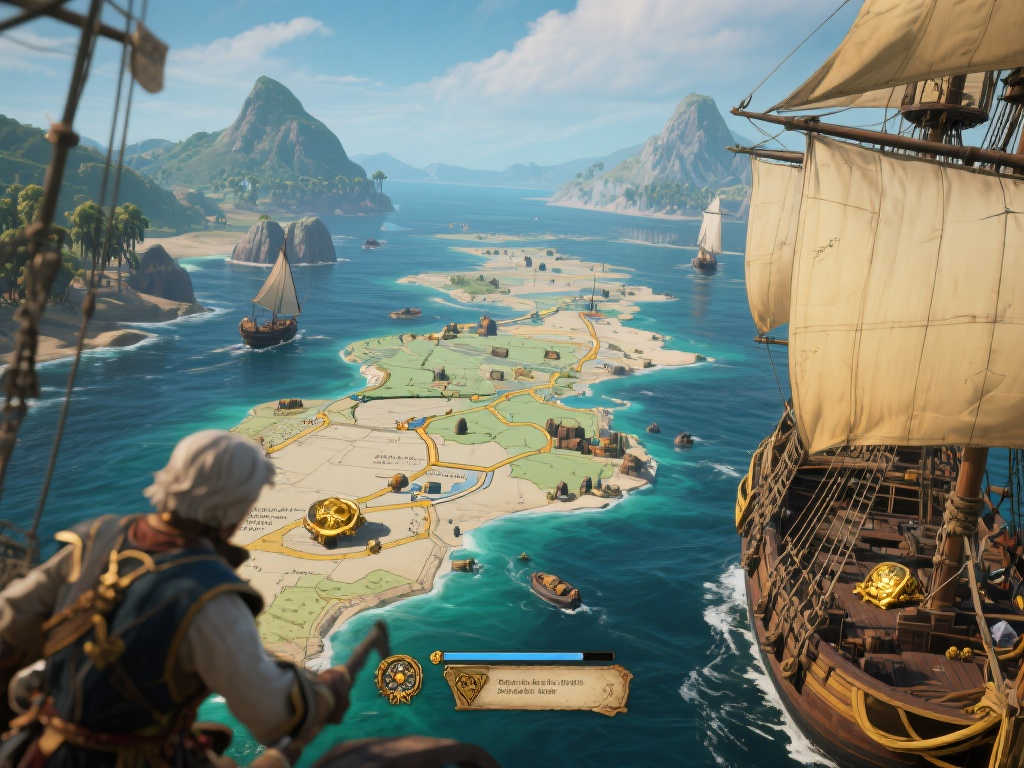Click the round gold compass emblem icon
Screen dimensions: 1024x768
(398, 679)
